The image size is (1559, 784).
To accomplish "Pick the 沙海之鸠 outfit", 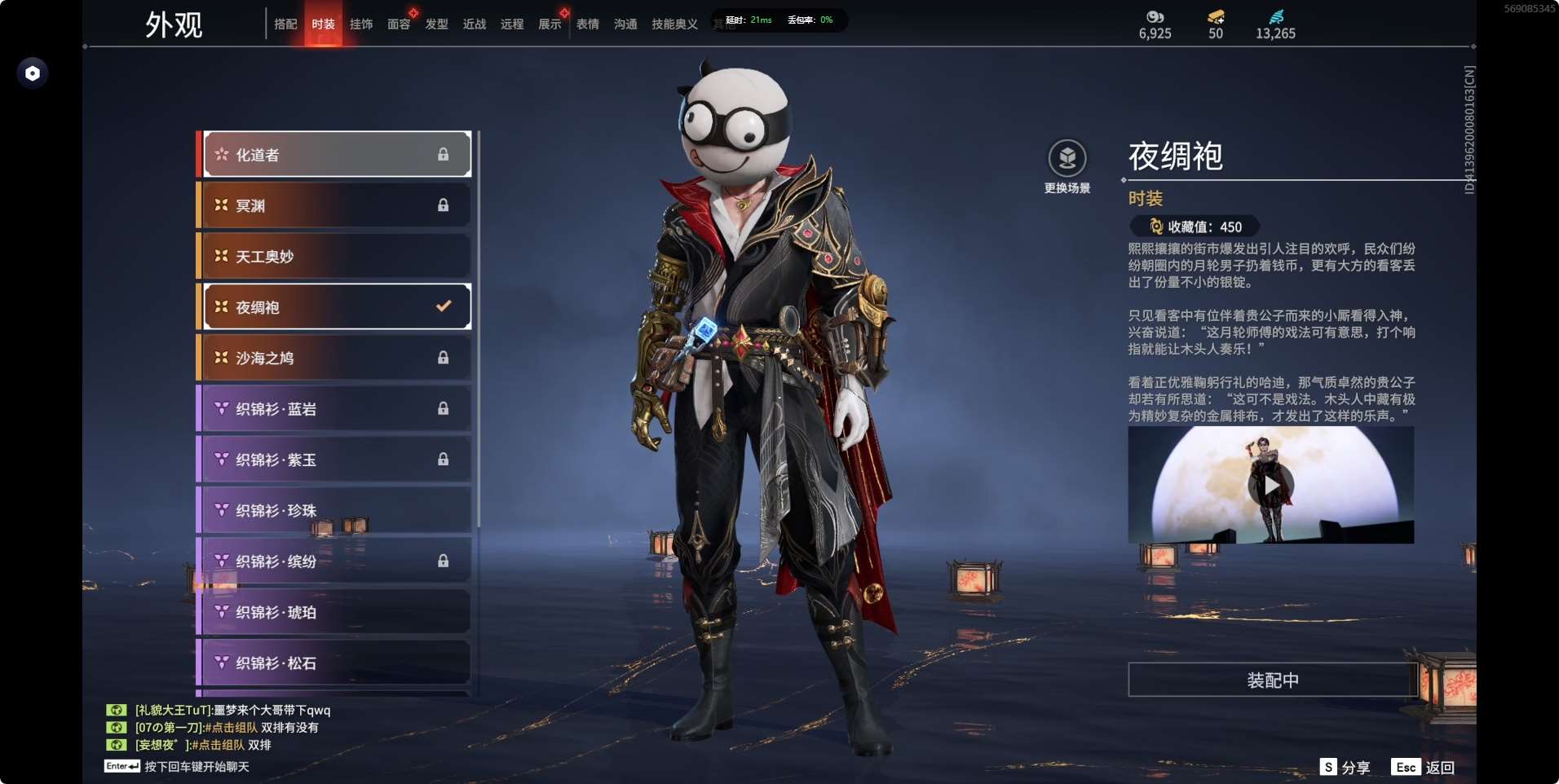I will point(335,358).
